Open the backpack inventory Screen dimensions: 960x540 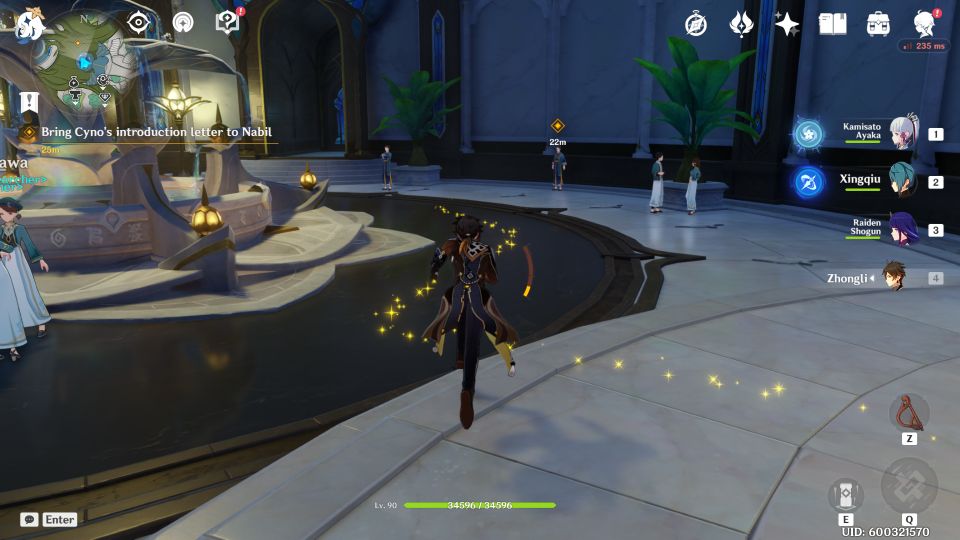click(x=879, y=24)
